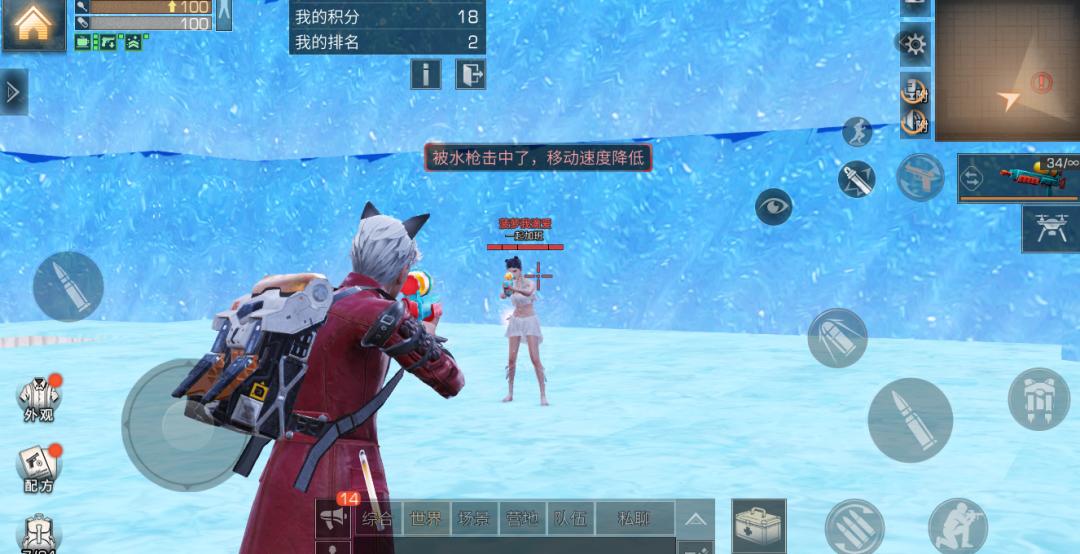Open the 配方 recipes menu

tap(39, 466)
